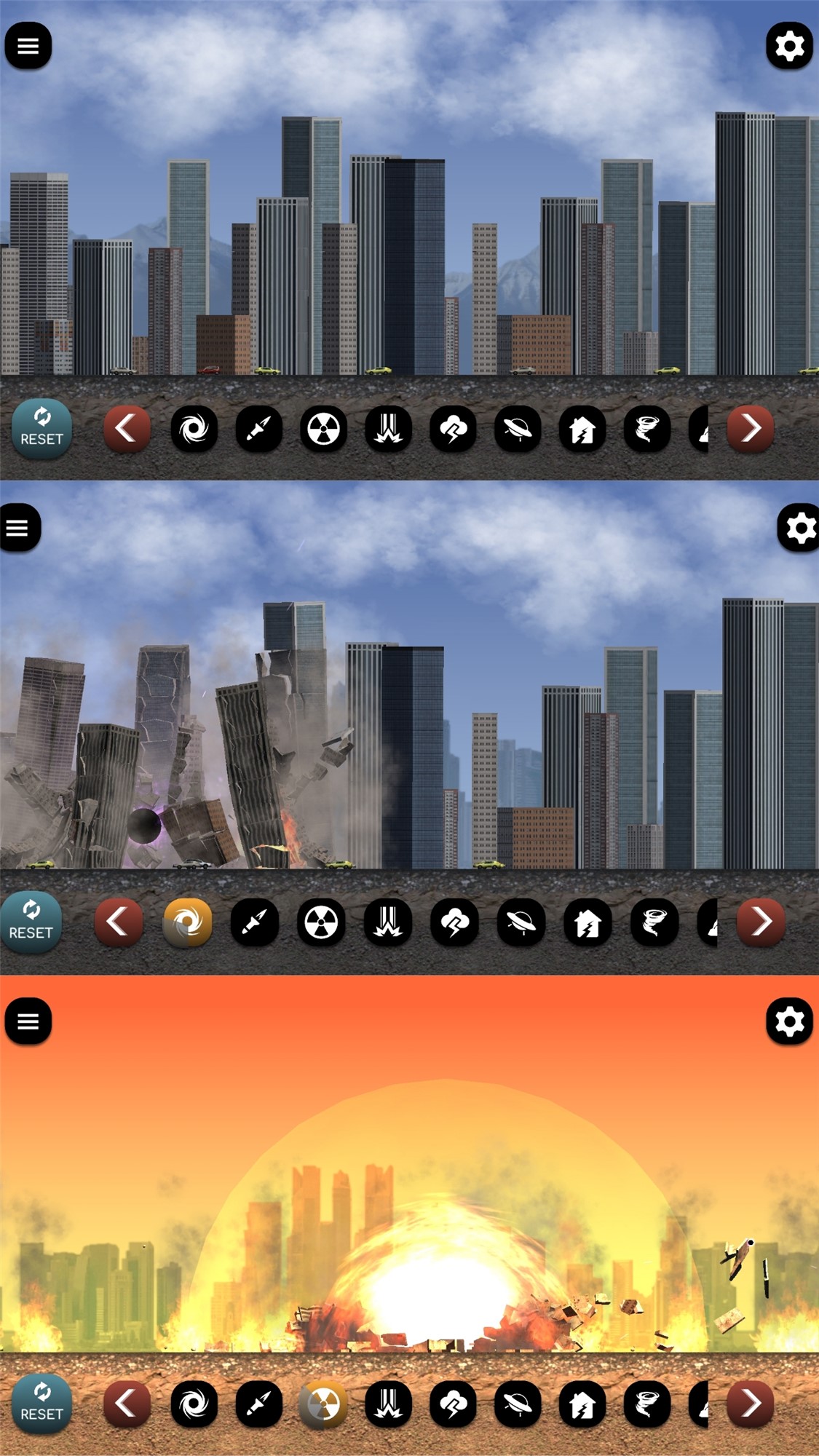
Task: Show next disasters with red right arrow, nuclear explosion scene
Action: 751,1403
